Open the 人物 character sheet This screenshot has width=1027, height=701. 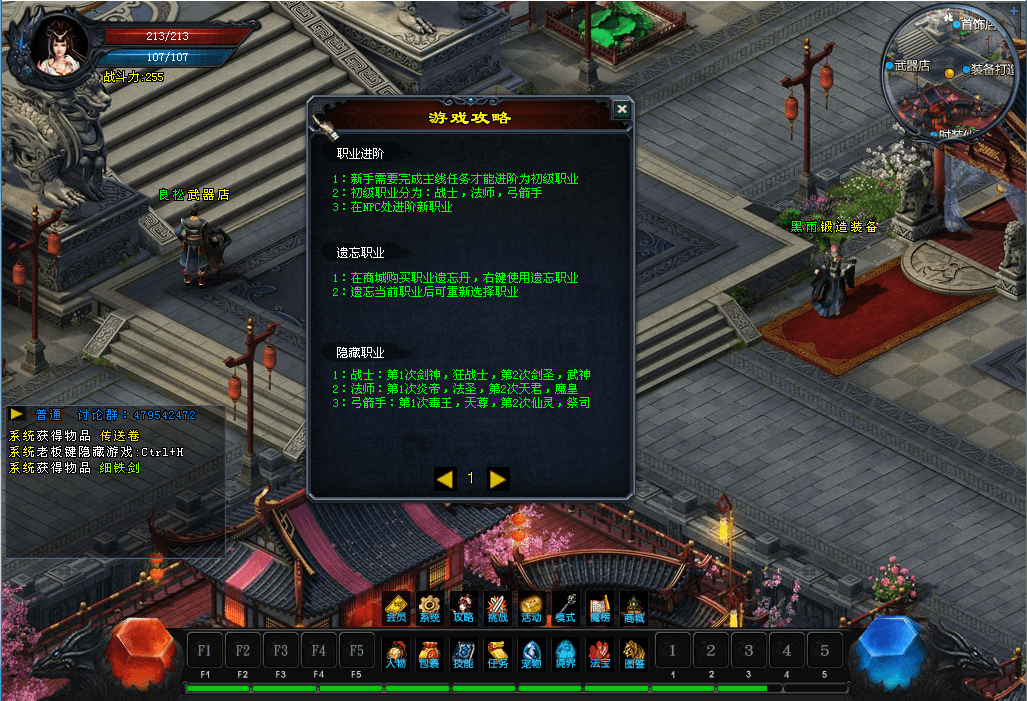pos(396,653)
